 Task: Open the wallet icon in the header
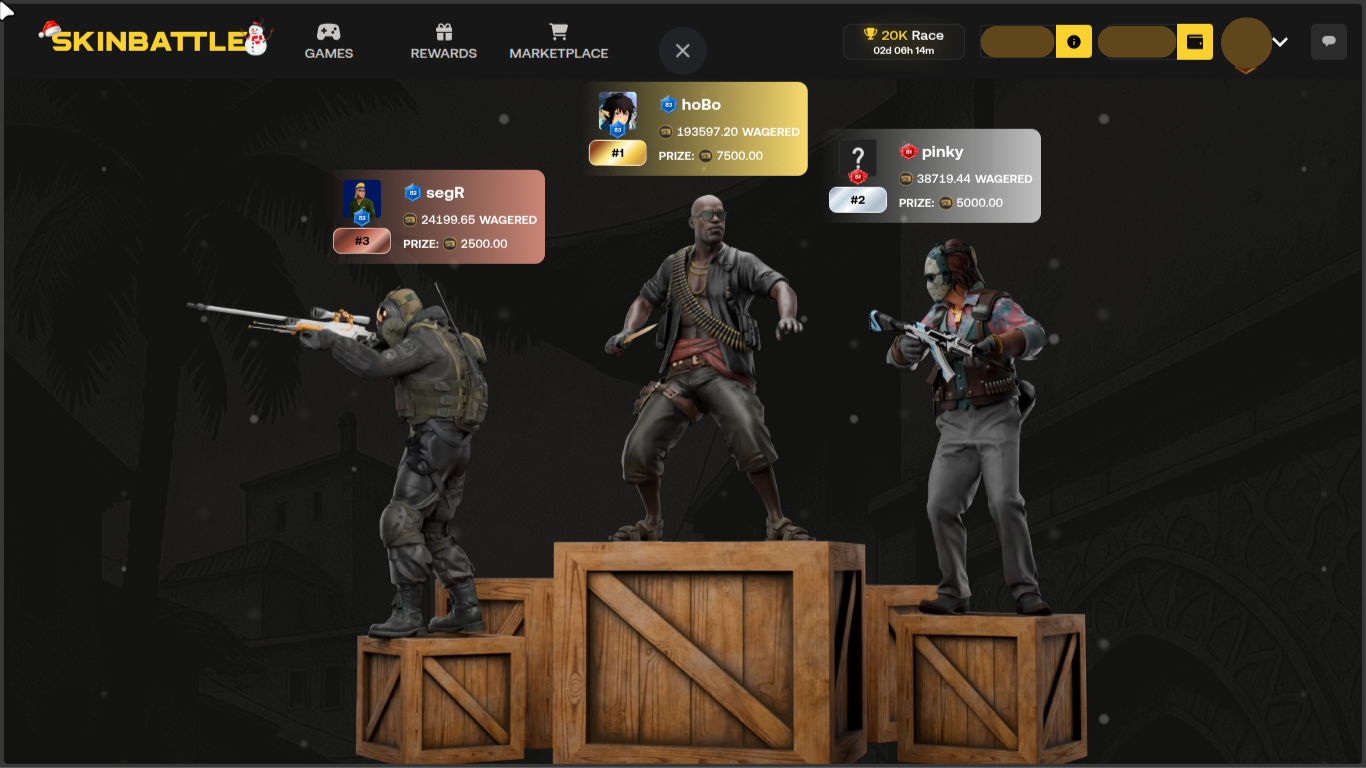click(x=1194, y=42)
